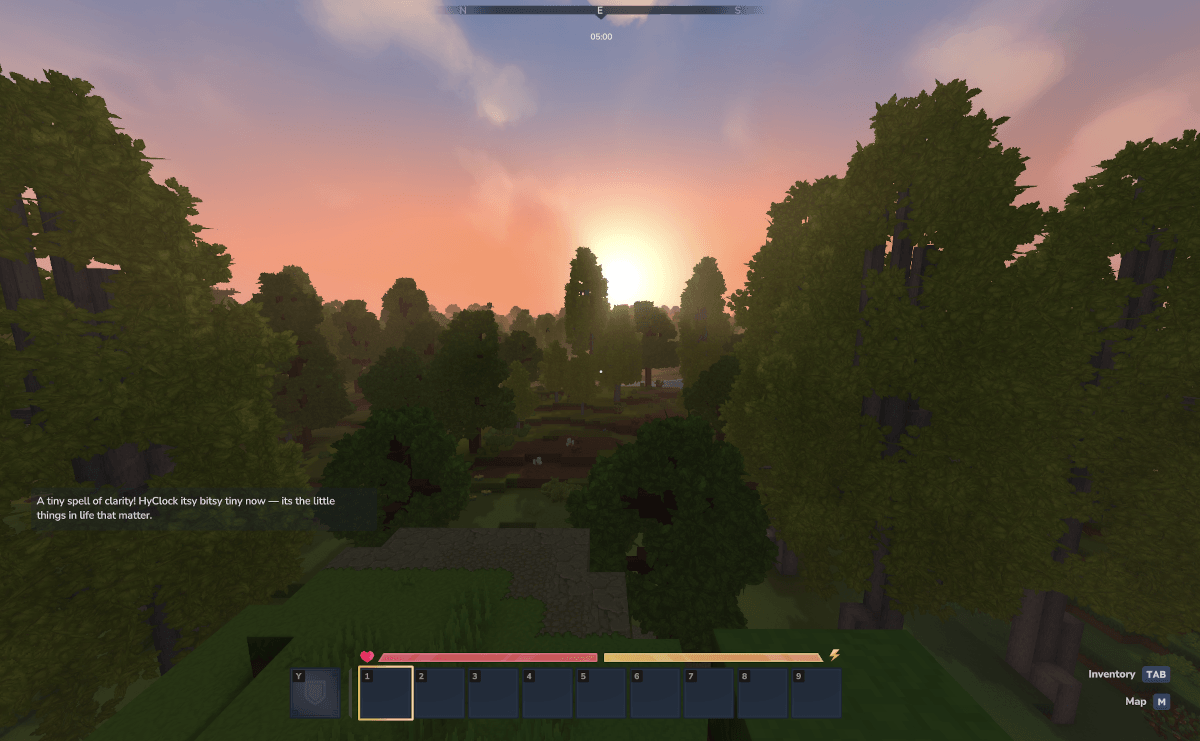Select the hotbar slot marked 5
1200x741 pixels.
click(602, 693)
